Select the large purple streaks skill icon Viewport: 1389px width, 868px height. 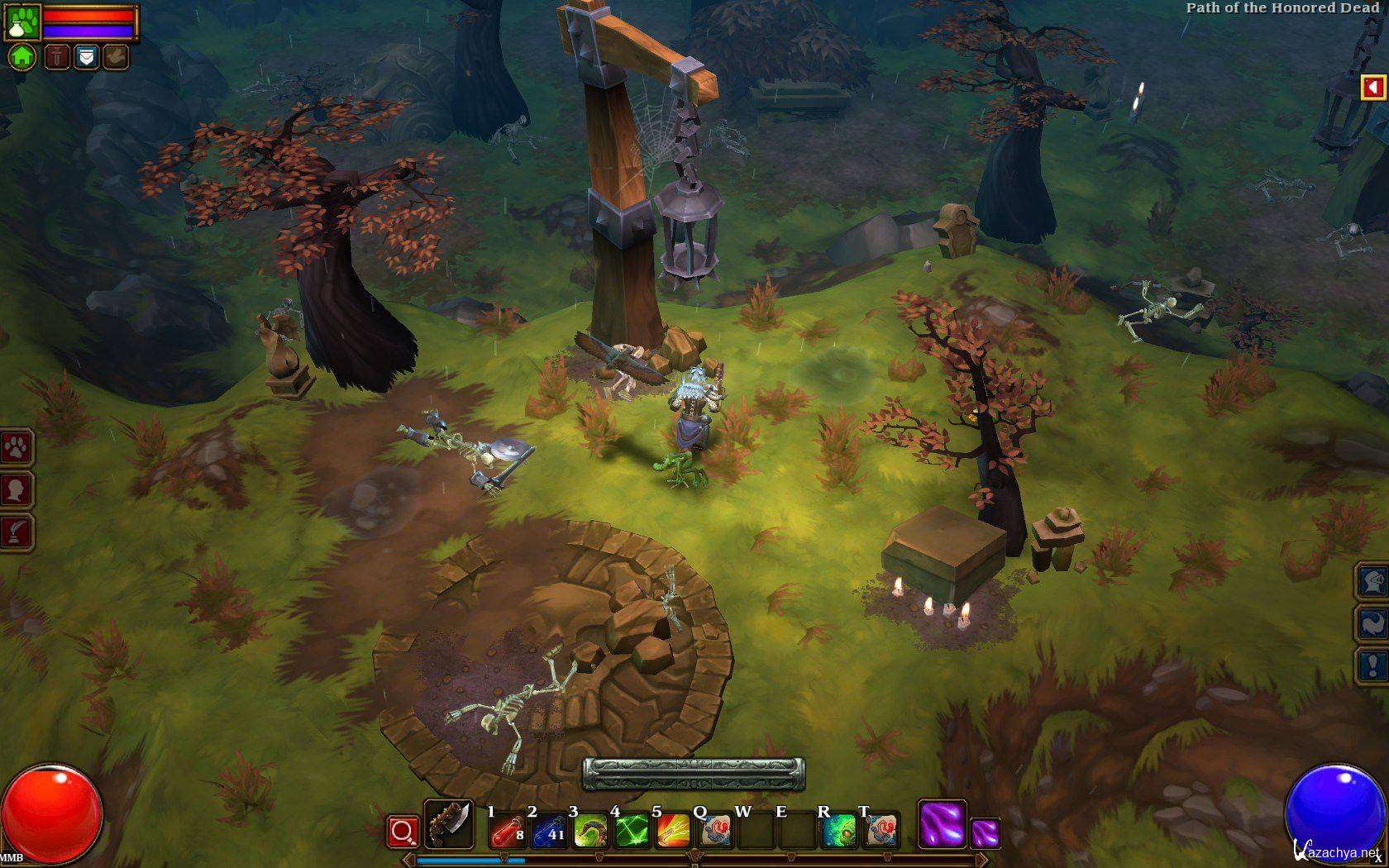coord(942,824)
